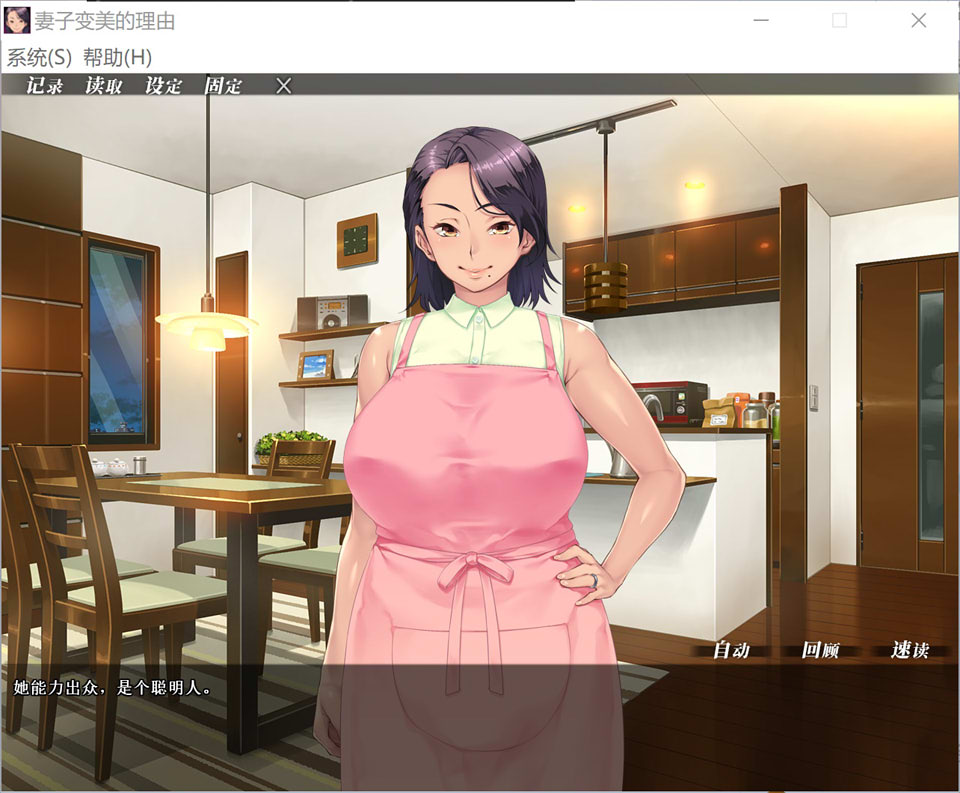Click 记录 to save the game
This screenshot has height=793, width=960.
pyautogui.click(x=44, y=86)
